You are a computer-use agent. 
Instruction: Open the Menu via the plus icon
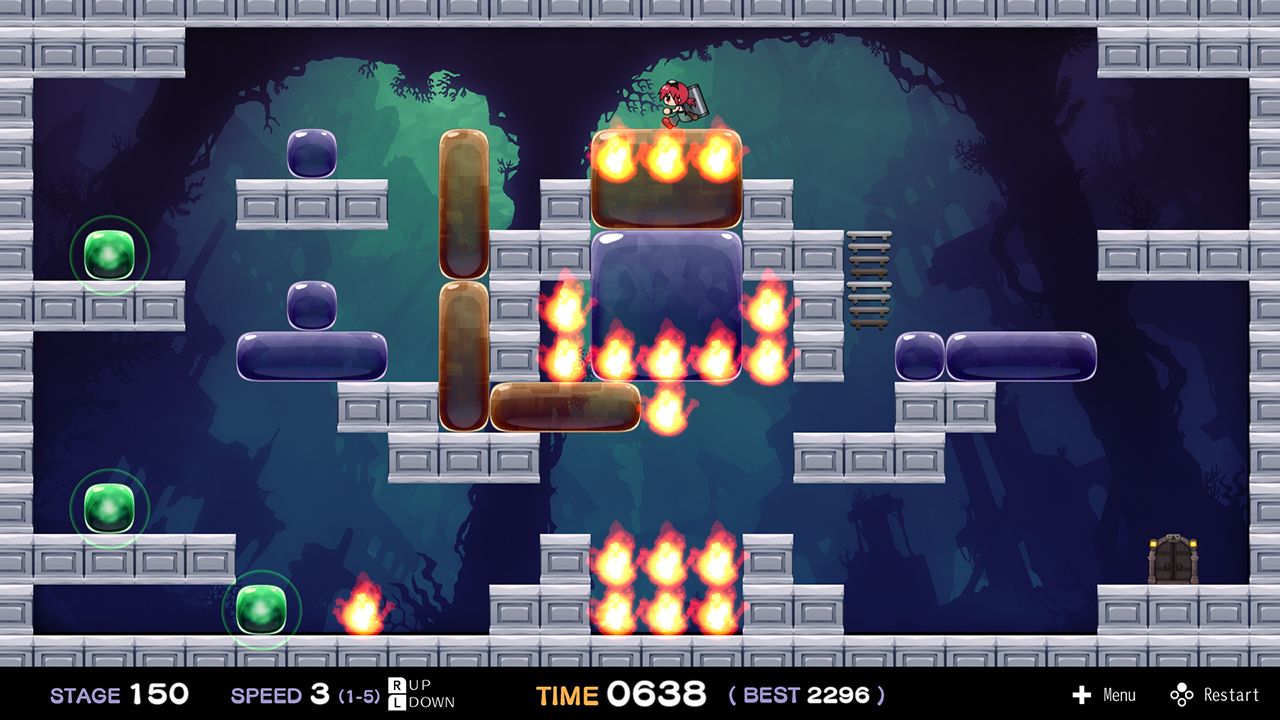click(x=1083, y=694)
